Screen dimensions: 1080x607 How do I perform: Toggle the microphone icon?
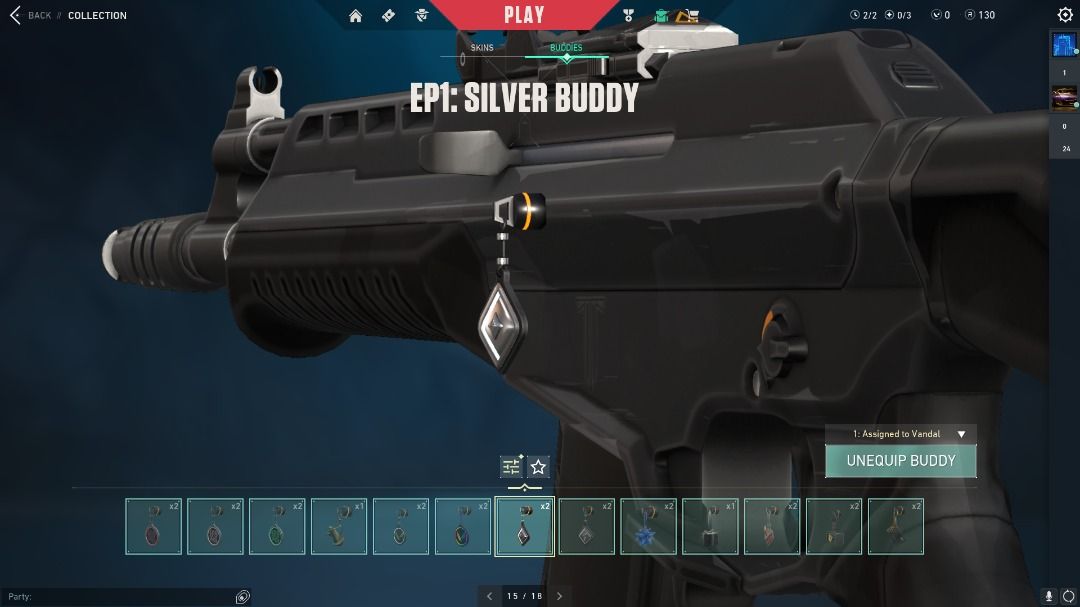[1049, 596]
